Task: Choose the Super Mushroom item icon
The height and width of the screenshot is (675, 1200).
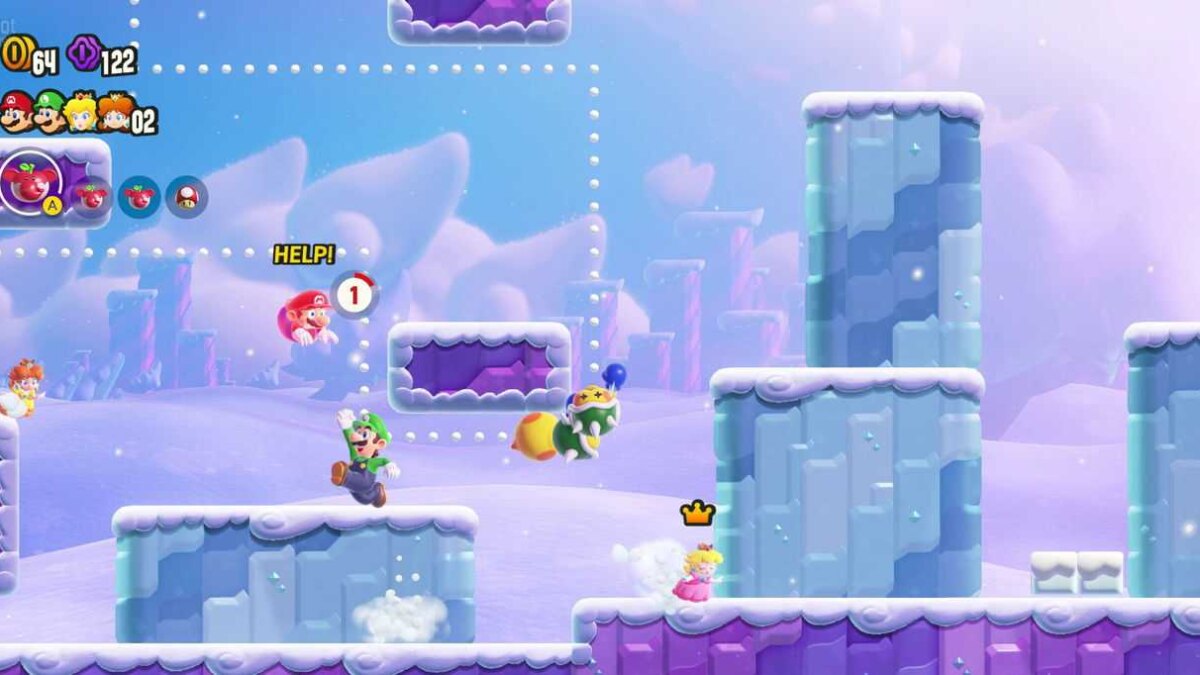Action: (x=187, y=197)
